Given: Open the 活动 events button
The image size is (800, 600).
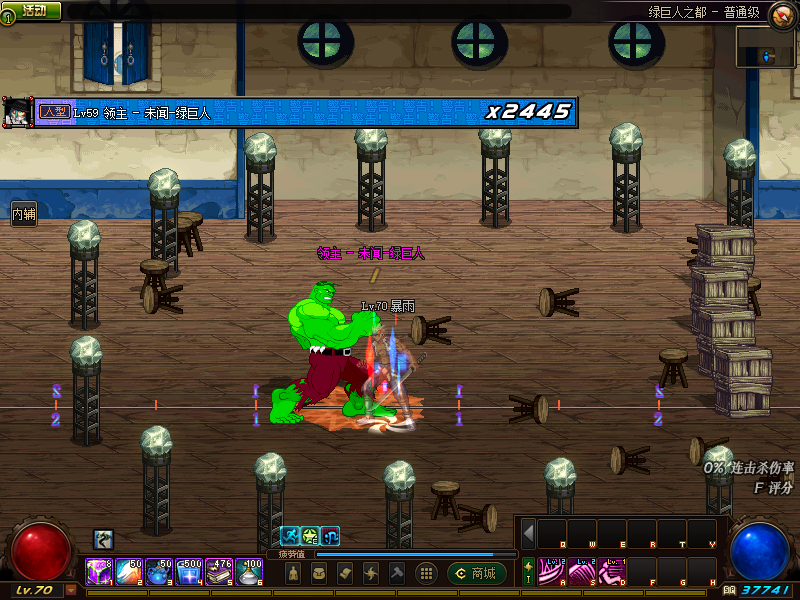Looking at the screenshot, I should click(x=32, y=10).
